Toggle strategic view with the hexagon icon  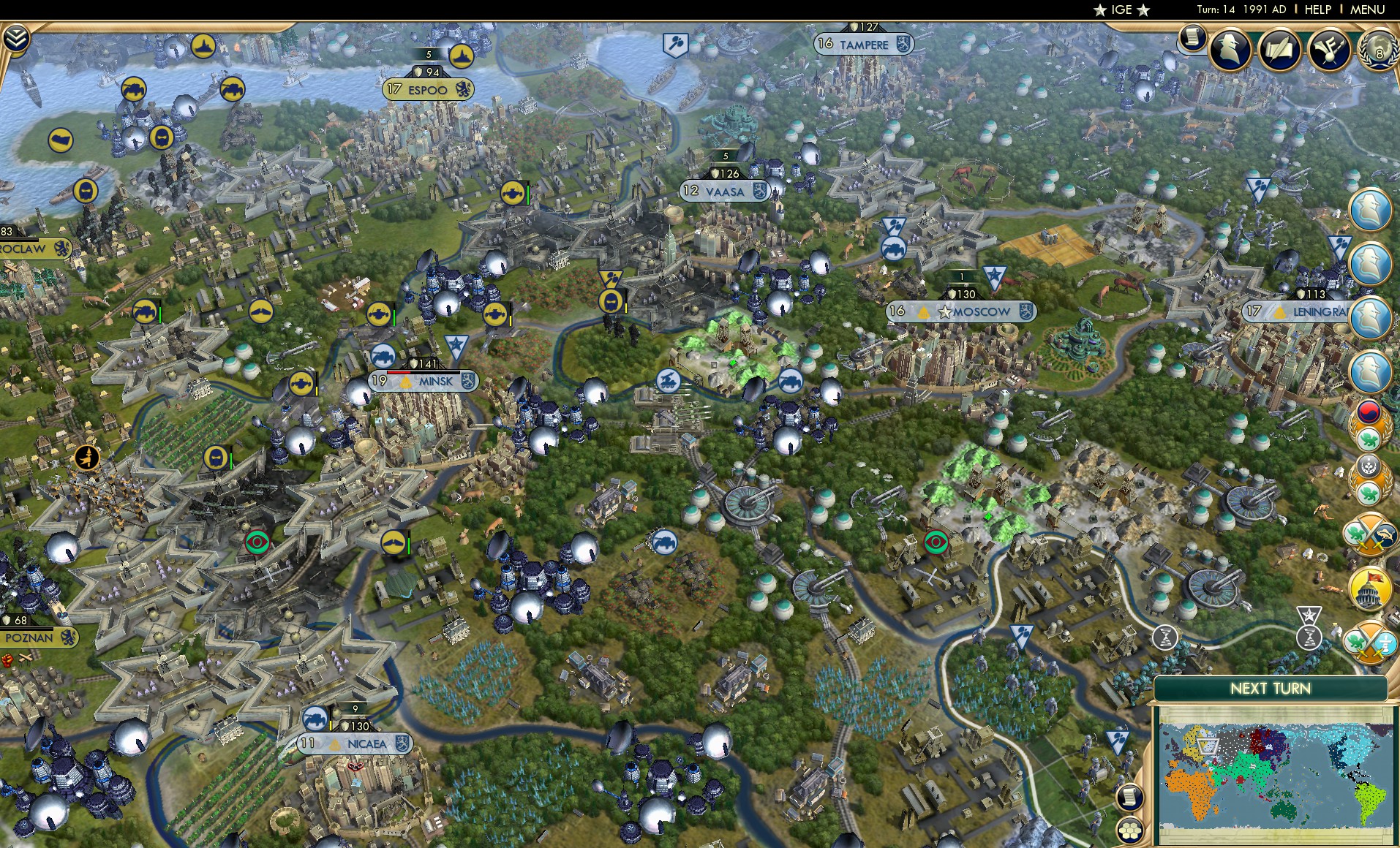pos(1131,830)
